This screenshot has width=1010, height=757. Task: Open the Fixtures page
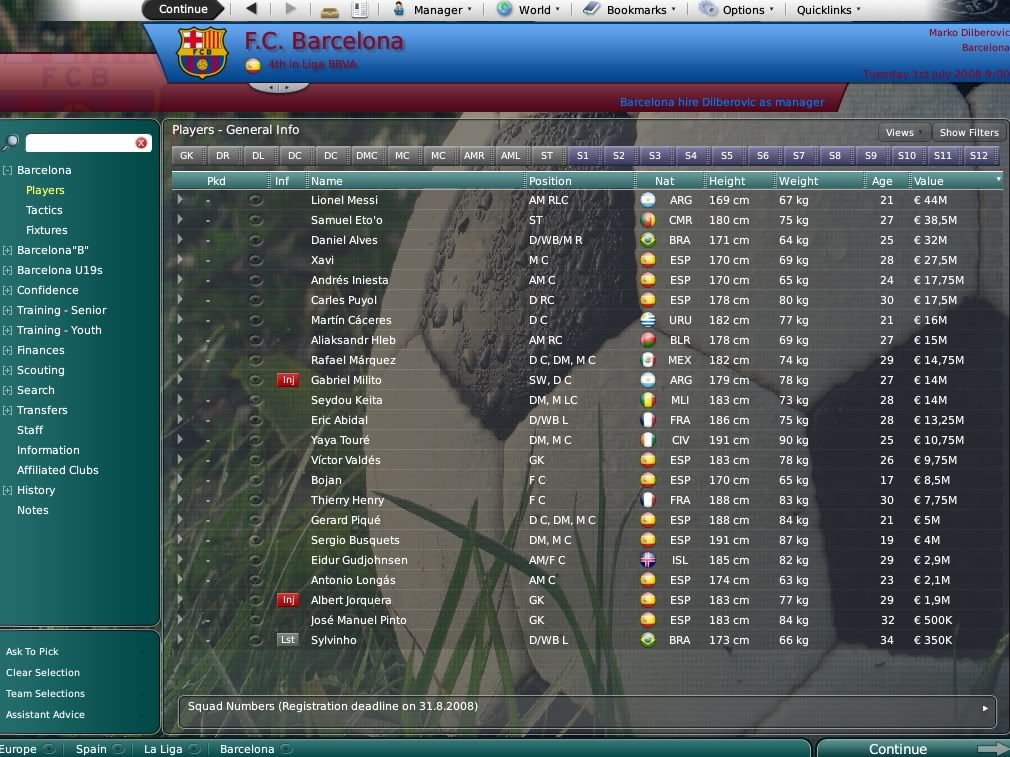pyautogui.click(x=47, y=230)
